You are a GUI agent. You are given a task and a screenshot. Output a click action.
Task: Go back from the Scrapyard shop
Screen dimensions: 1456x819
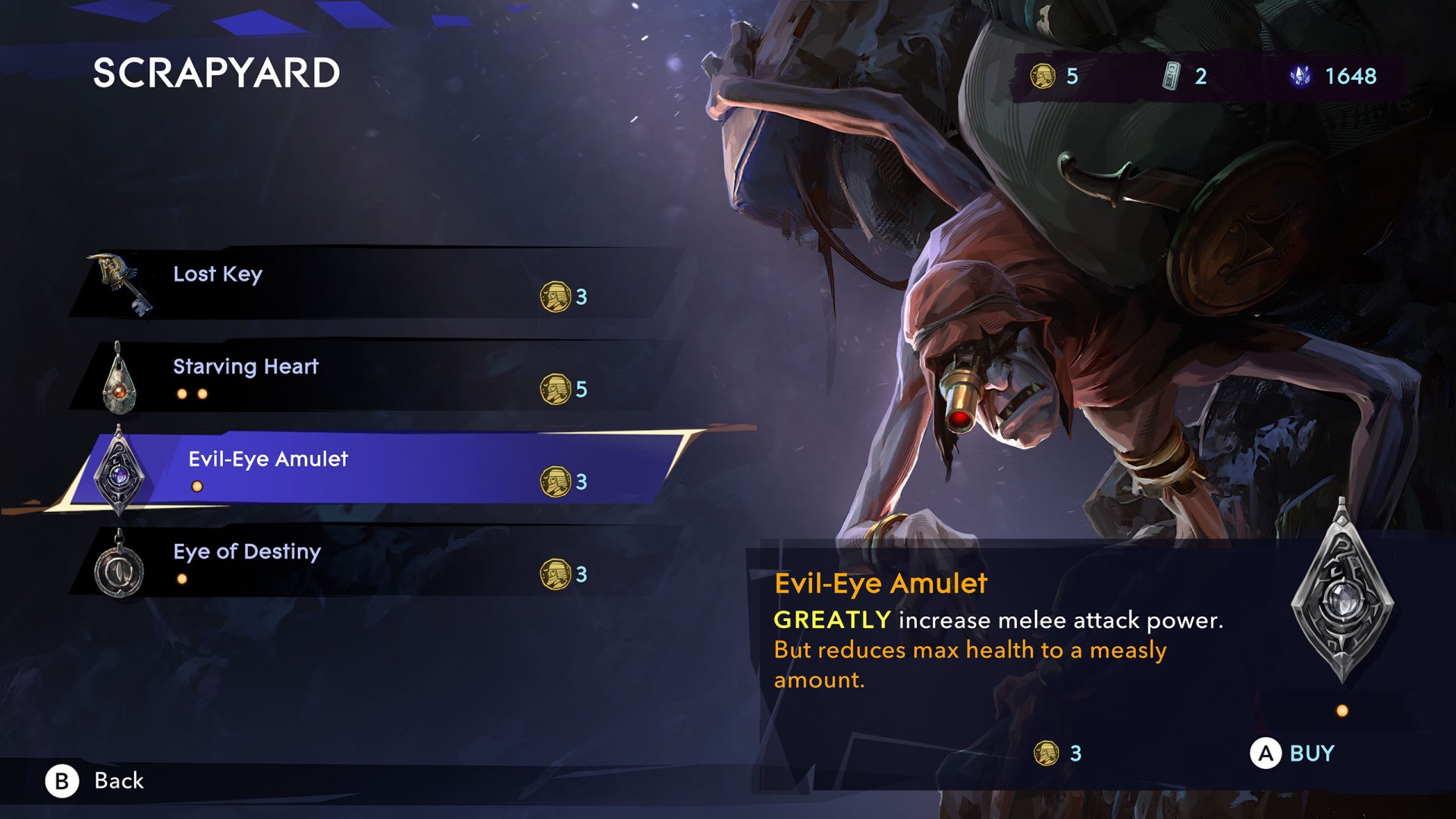tap(96, 780)
